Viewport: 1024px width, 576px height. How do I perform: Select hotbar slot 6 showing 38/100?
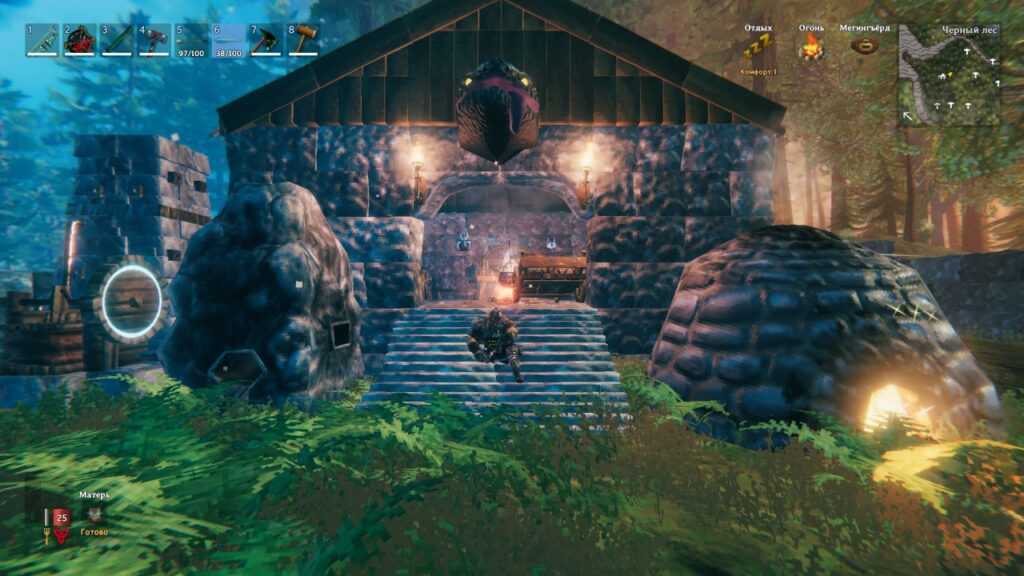[x=229, y=40]
